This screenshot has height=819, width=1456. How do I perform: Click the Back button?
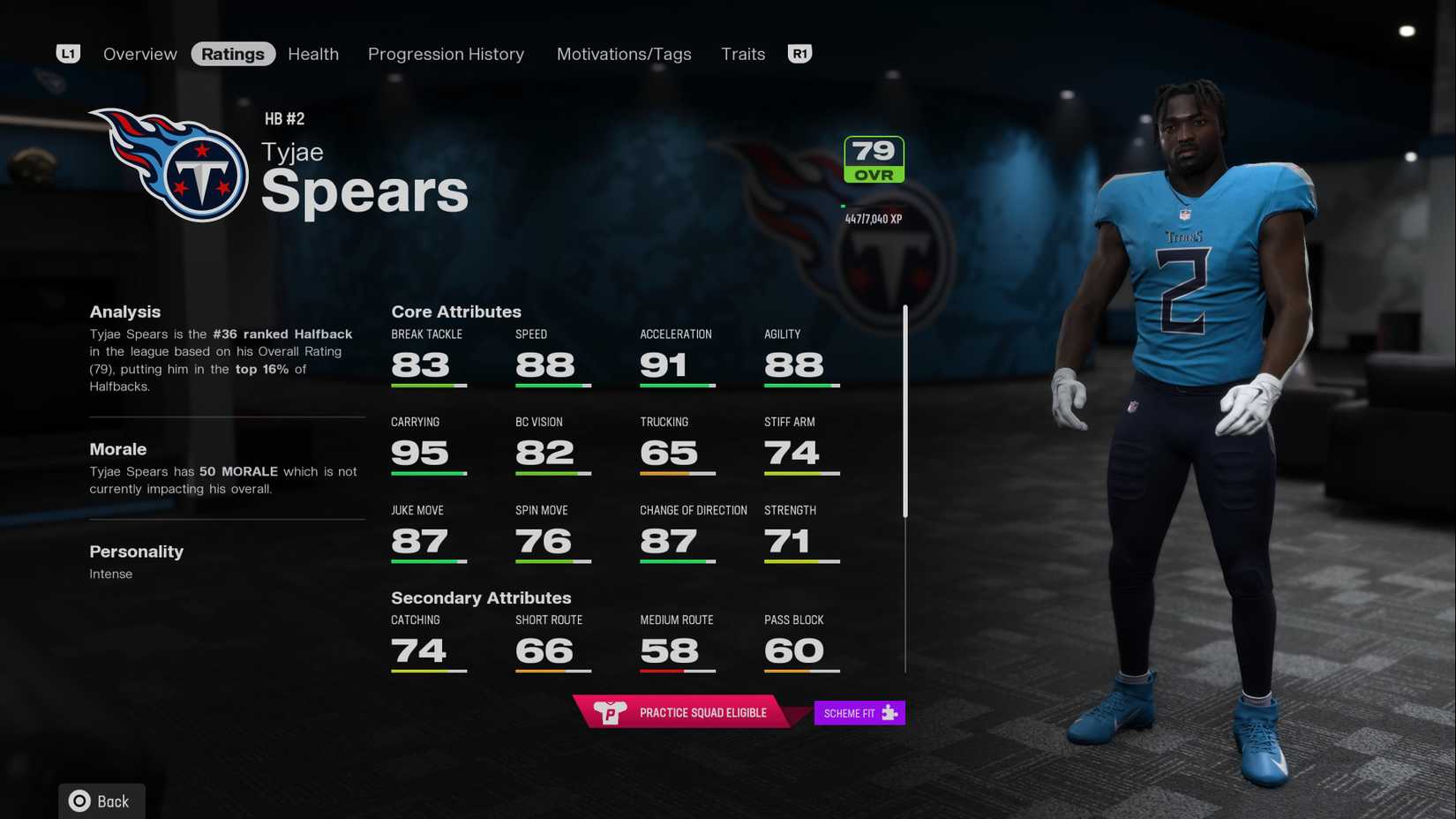tap(101, 801)
